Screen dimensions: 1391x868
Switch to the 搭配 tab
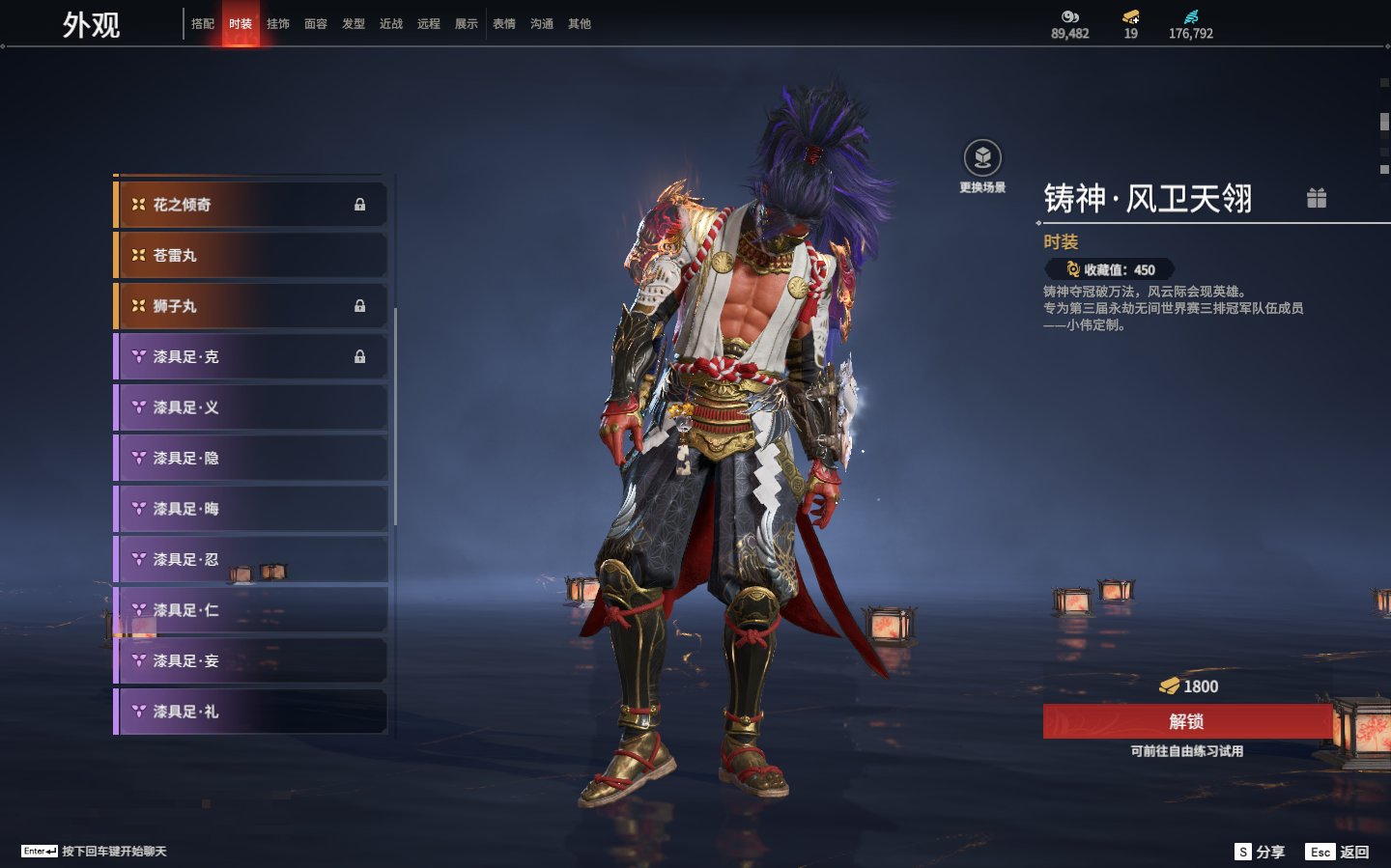coord(203,24)
